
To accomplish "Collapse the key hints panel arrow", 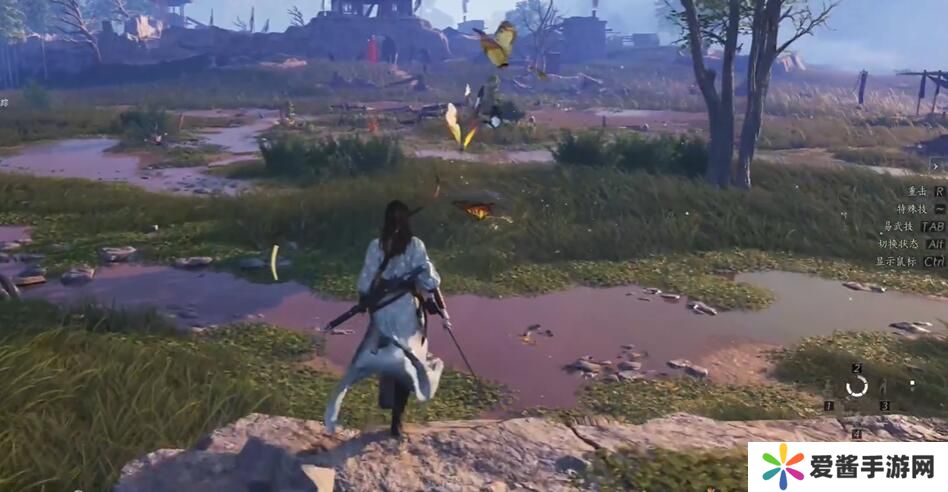I will [x=937, y=166].
